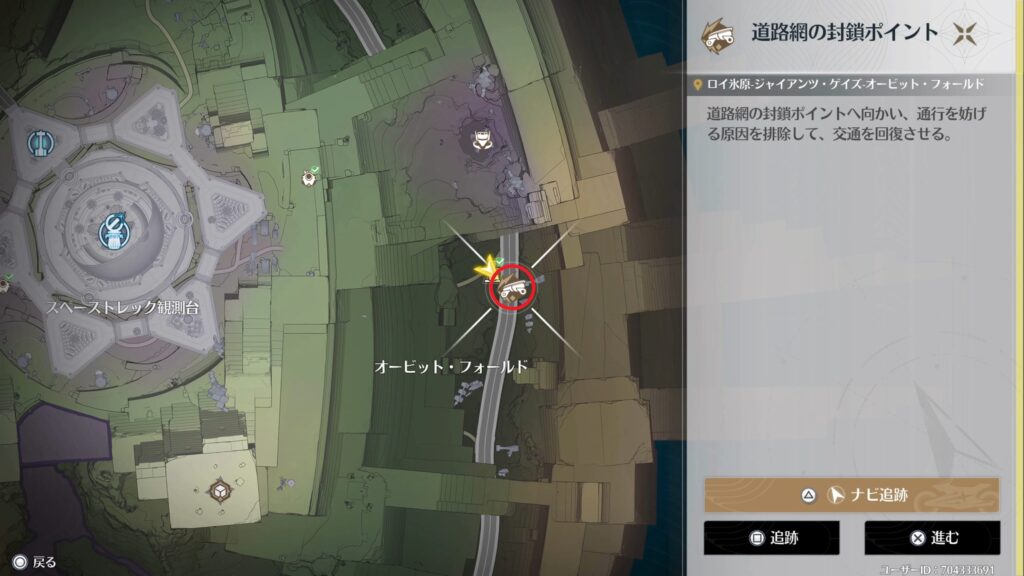Select the white marker in the purple rocky area
Viewport: 1024px width, 576px height.
(x=482, y=139)
